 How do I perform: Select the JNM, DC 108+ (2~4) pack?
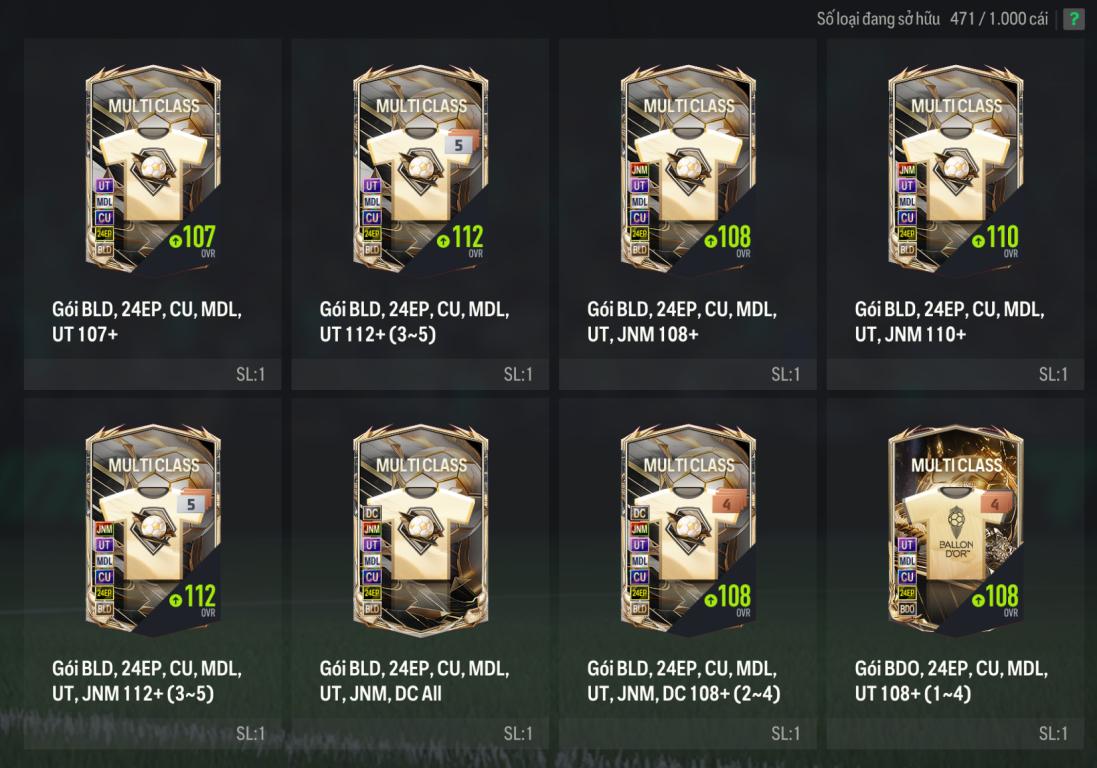click(x=688, y=530)
